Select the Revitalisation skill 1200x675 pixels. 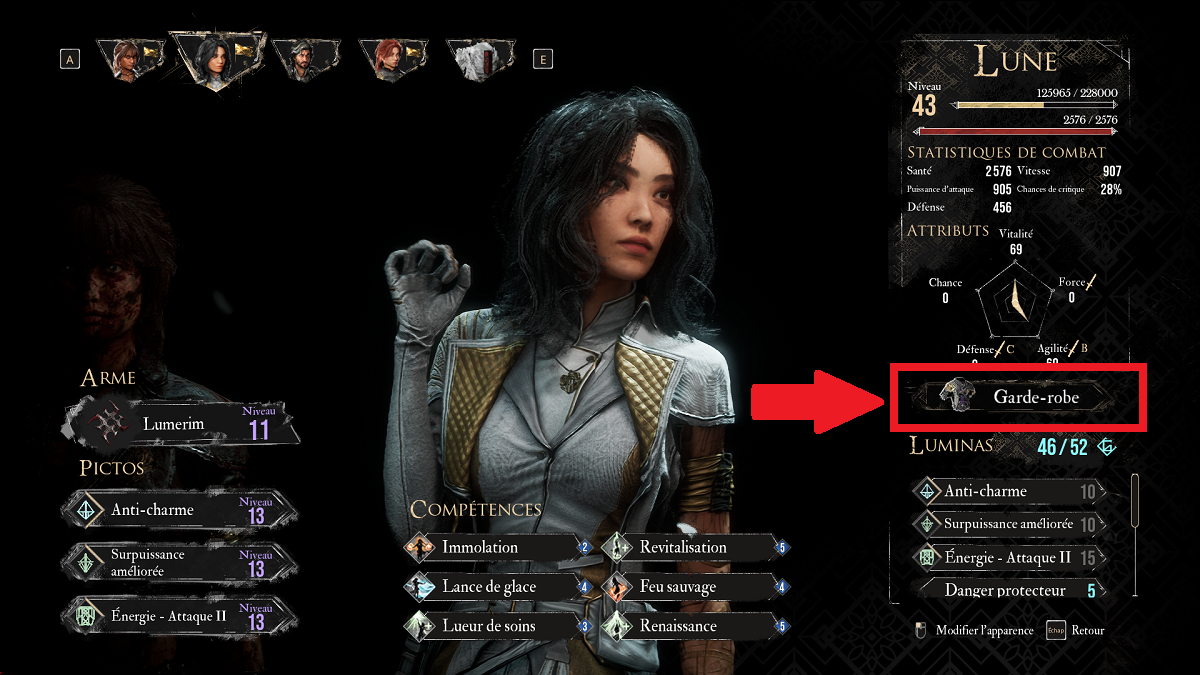pos(690,547)
